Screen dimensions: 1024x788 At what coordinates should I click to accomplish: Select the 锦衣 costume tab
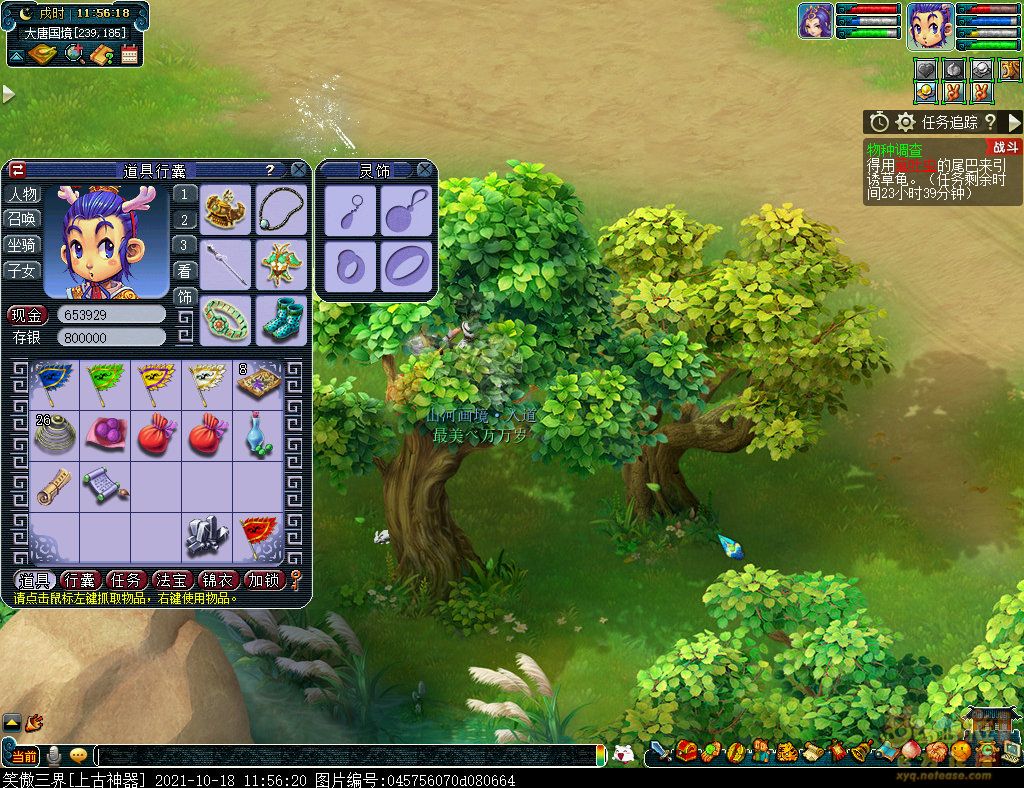218,580
